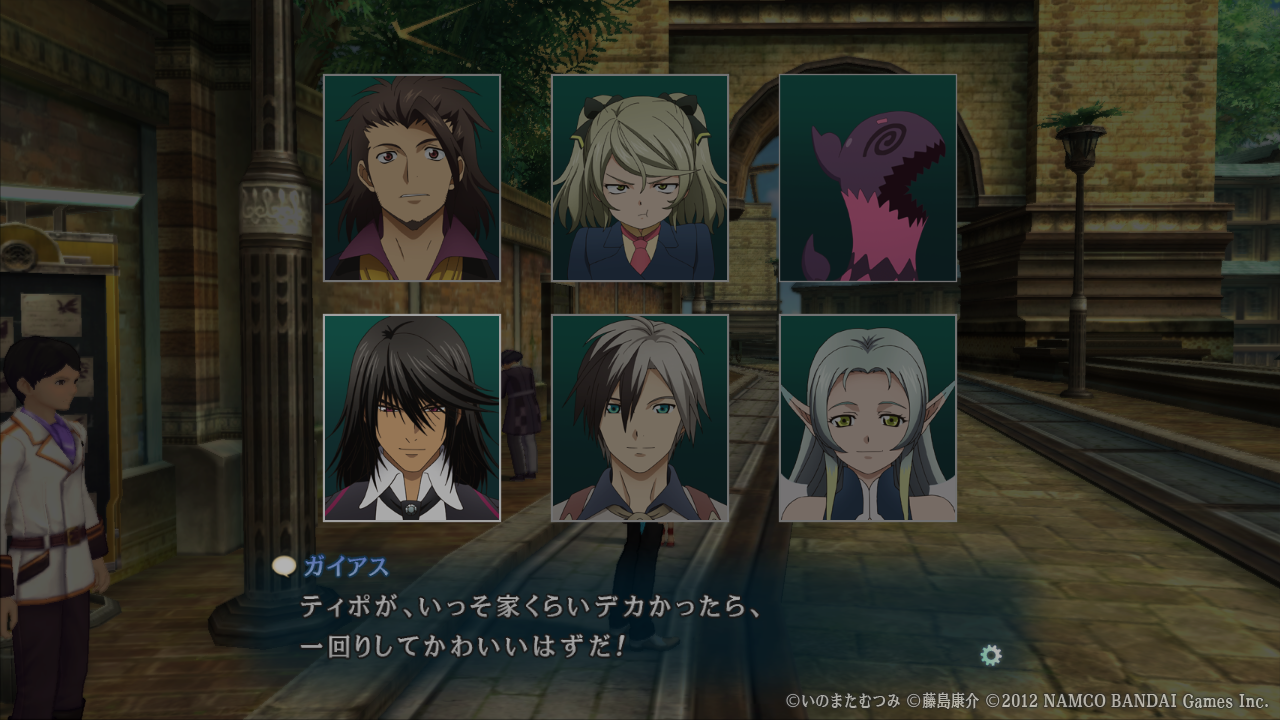The width and height of the screenshot is (1280, 720).
Task: Click the purple Teepo creature portrait
Action: (868, 178)
